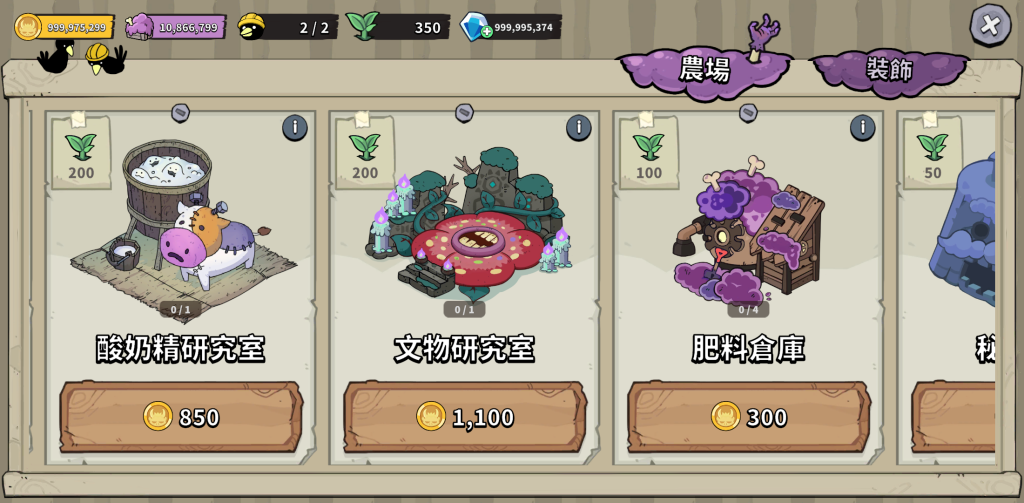1024x503 pixels.
Task: Show info for 肥料倉庫
Action: point(862,127)
